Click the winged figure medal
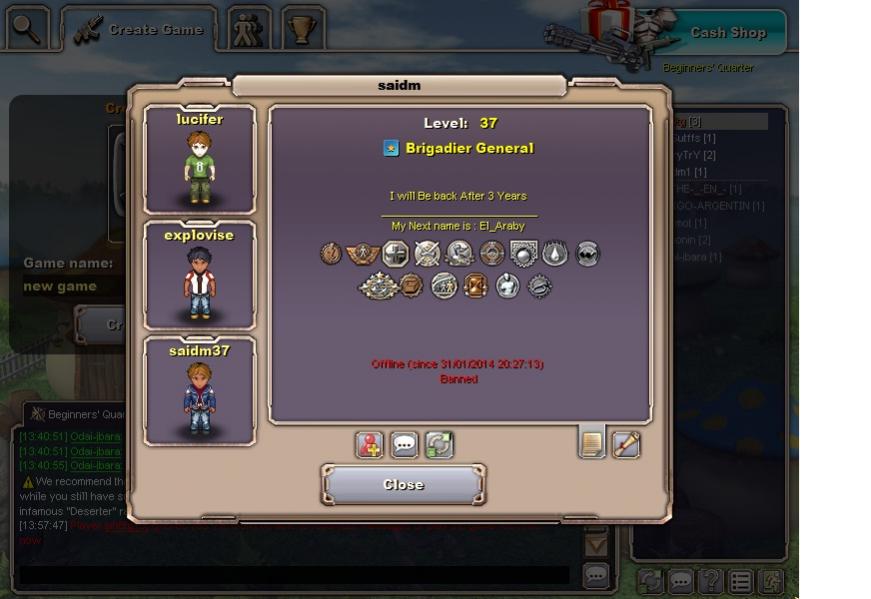Viewport: 871px width, 599px height. [363, 254]
